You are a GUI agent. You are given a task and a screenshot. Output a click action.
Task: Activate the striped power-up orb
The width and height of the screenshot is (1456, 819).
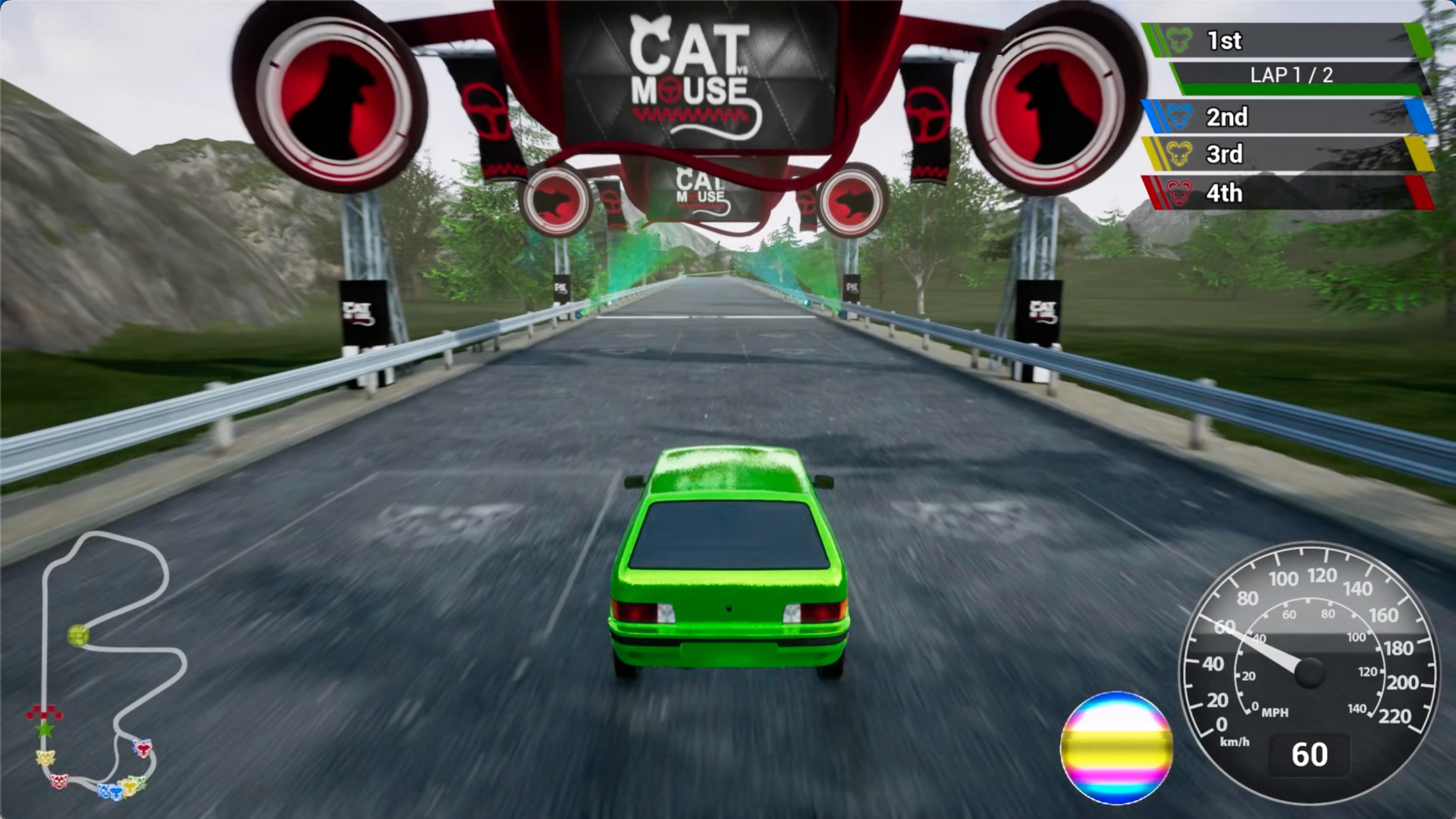(1116, 748)
